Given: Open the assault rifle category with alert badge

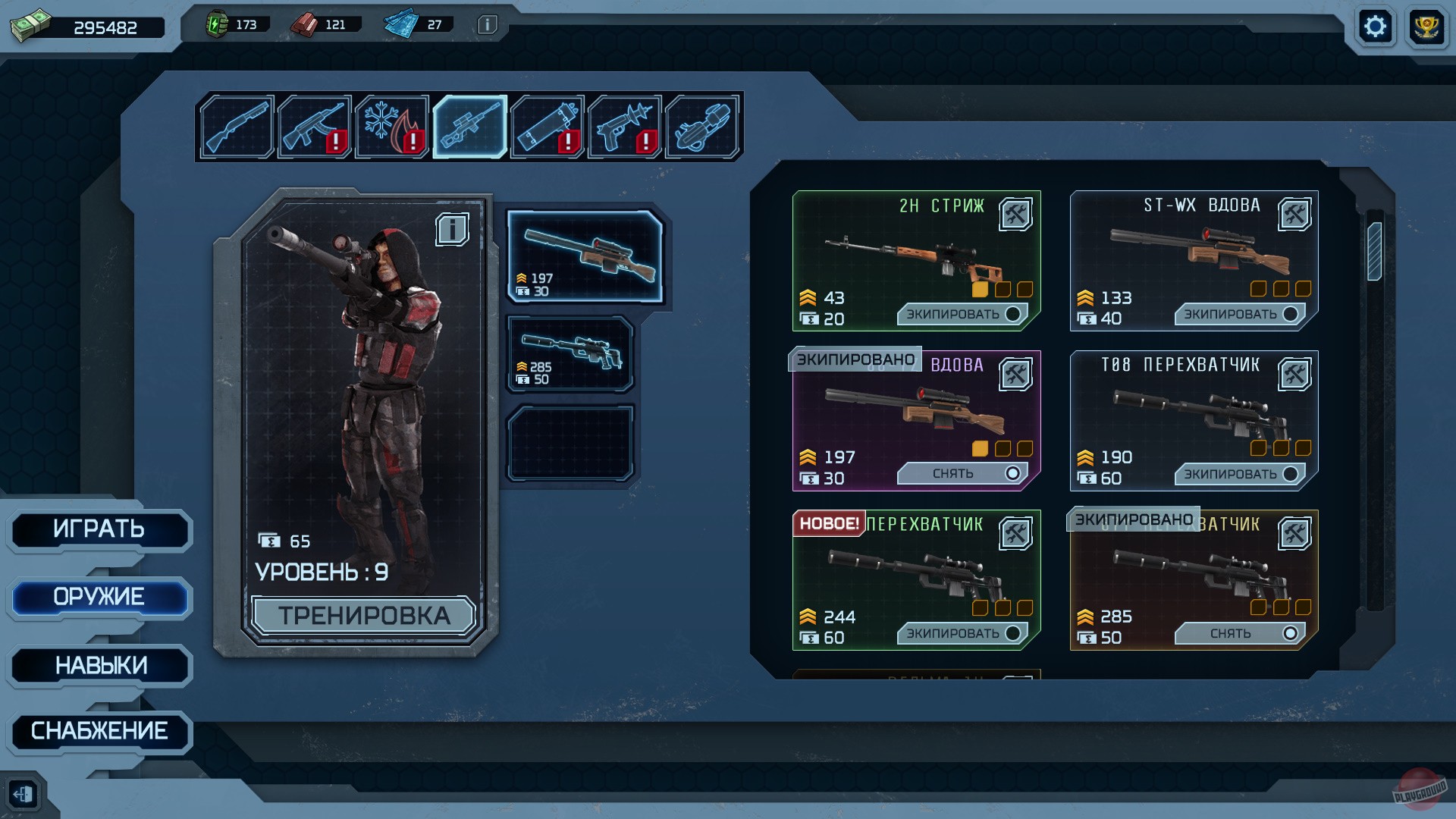Looking at the screenshot, I should coord(316,127).
